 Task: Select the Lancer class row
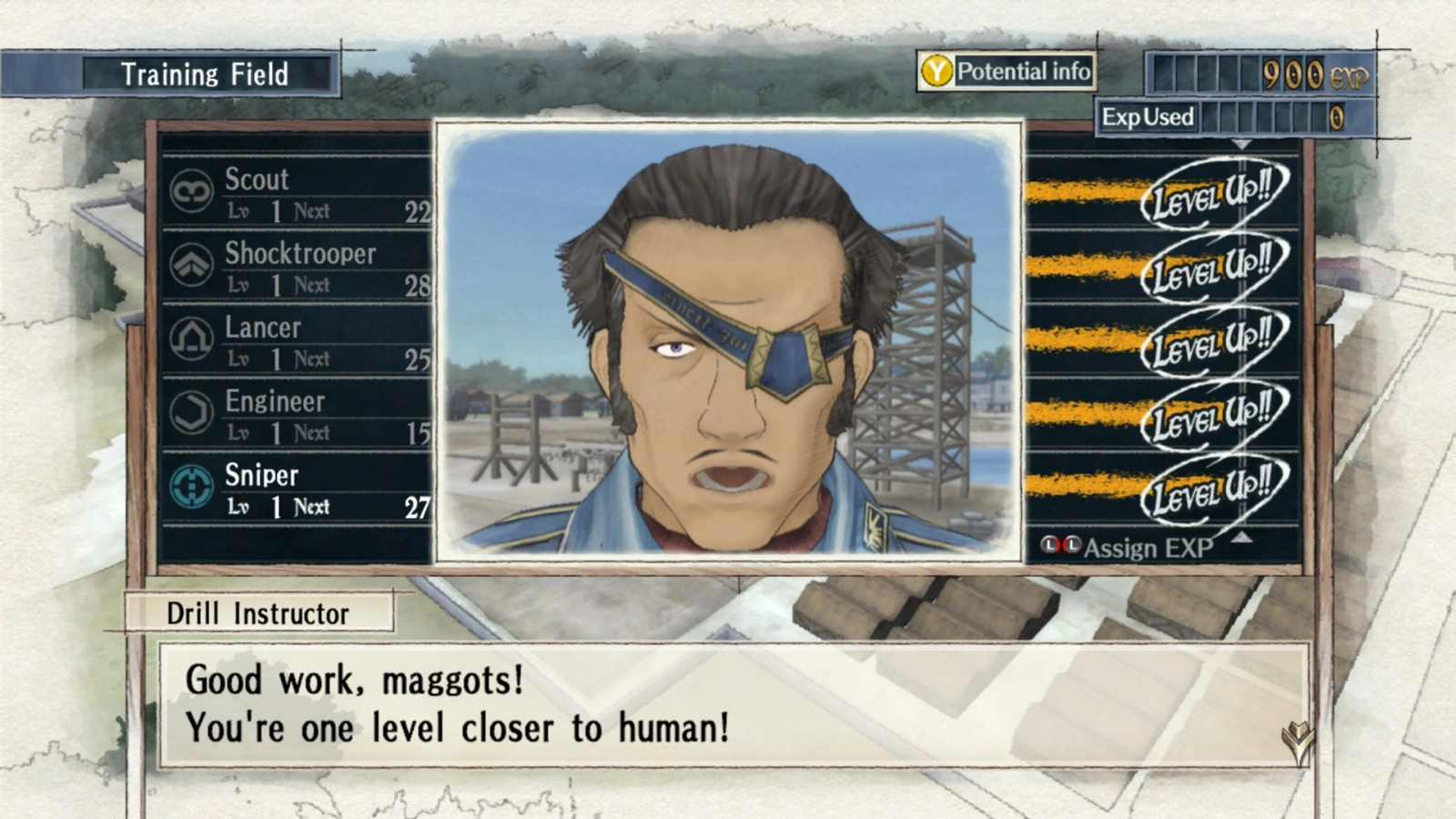click(x=300, y=340)
